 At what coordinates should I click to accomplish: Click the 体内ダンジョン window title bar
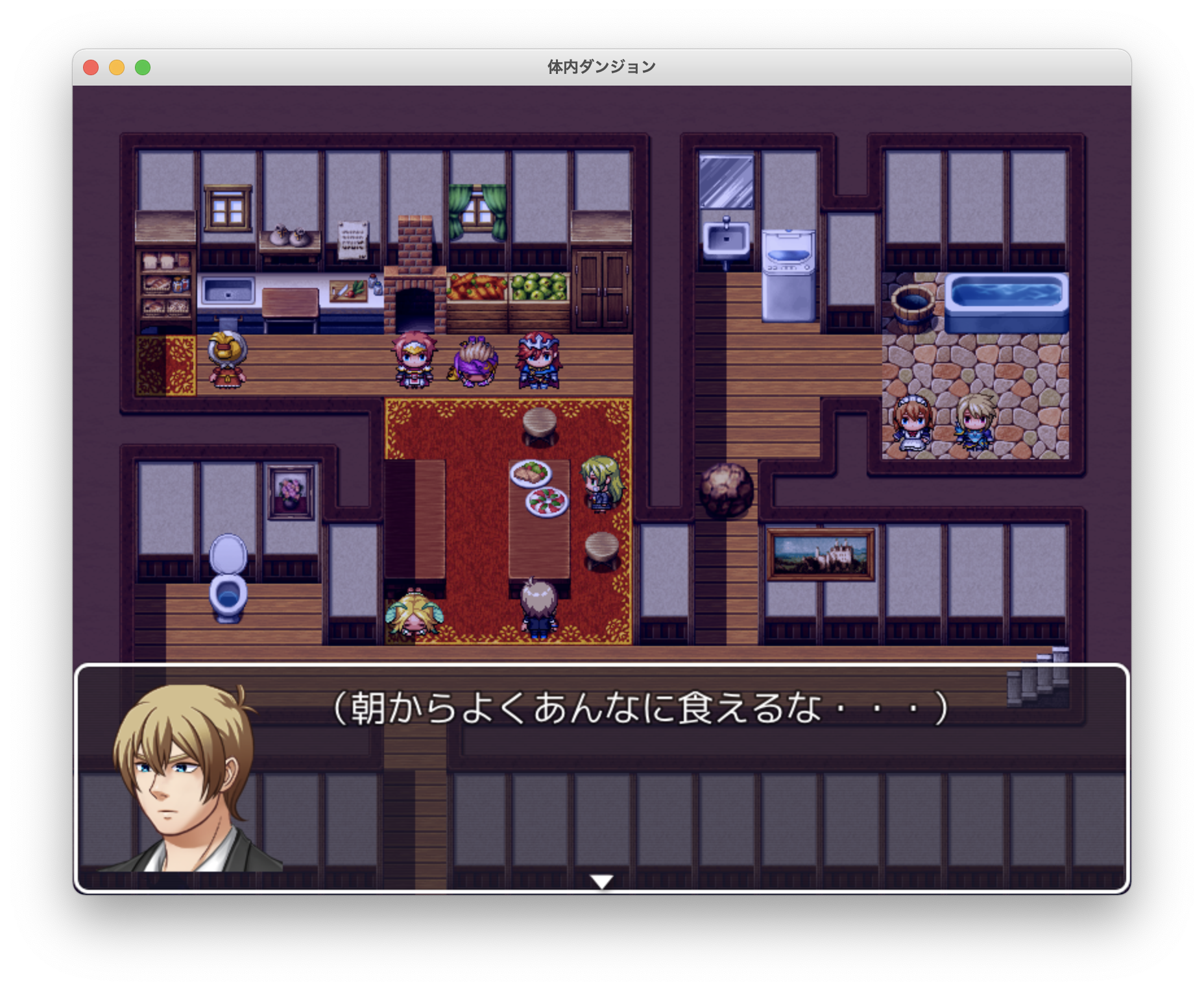tap(600, 66)
